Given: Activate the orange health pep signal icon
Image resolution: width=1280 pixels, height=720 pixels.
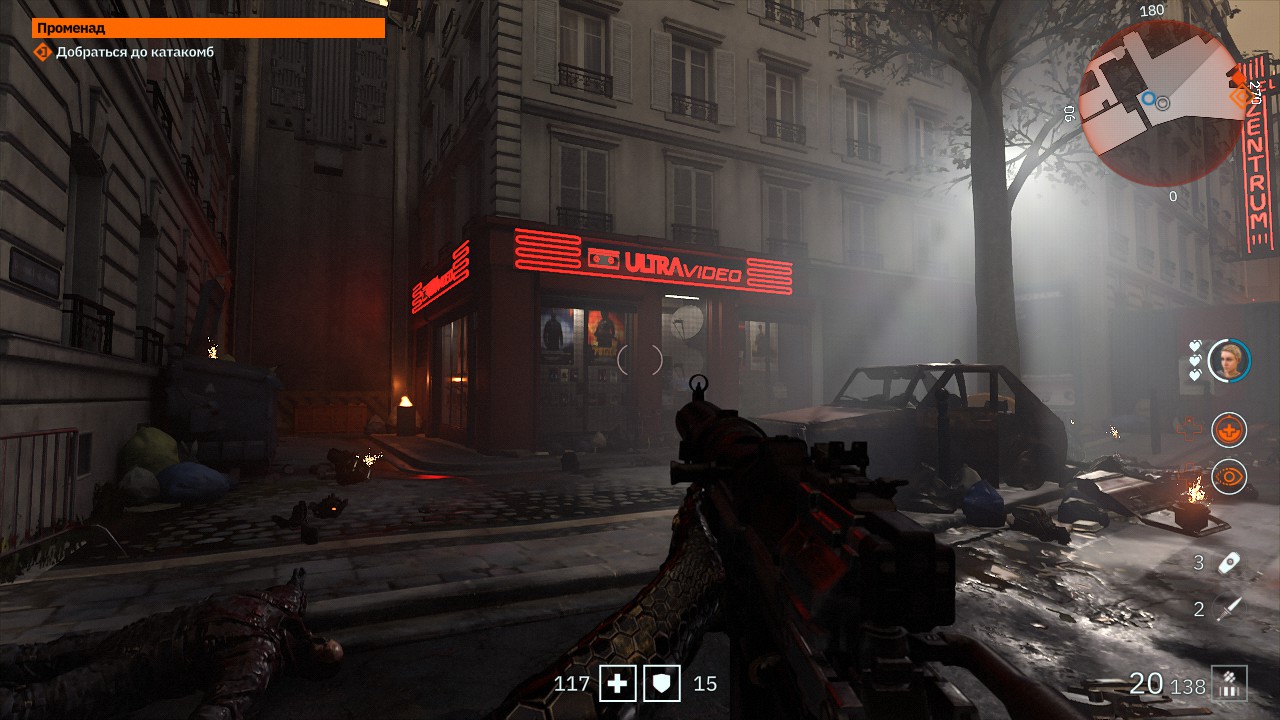Looking at the screenshot, I should coord(1228,430).
